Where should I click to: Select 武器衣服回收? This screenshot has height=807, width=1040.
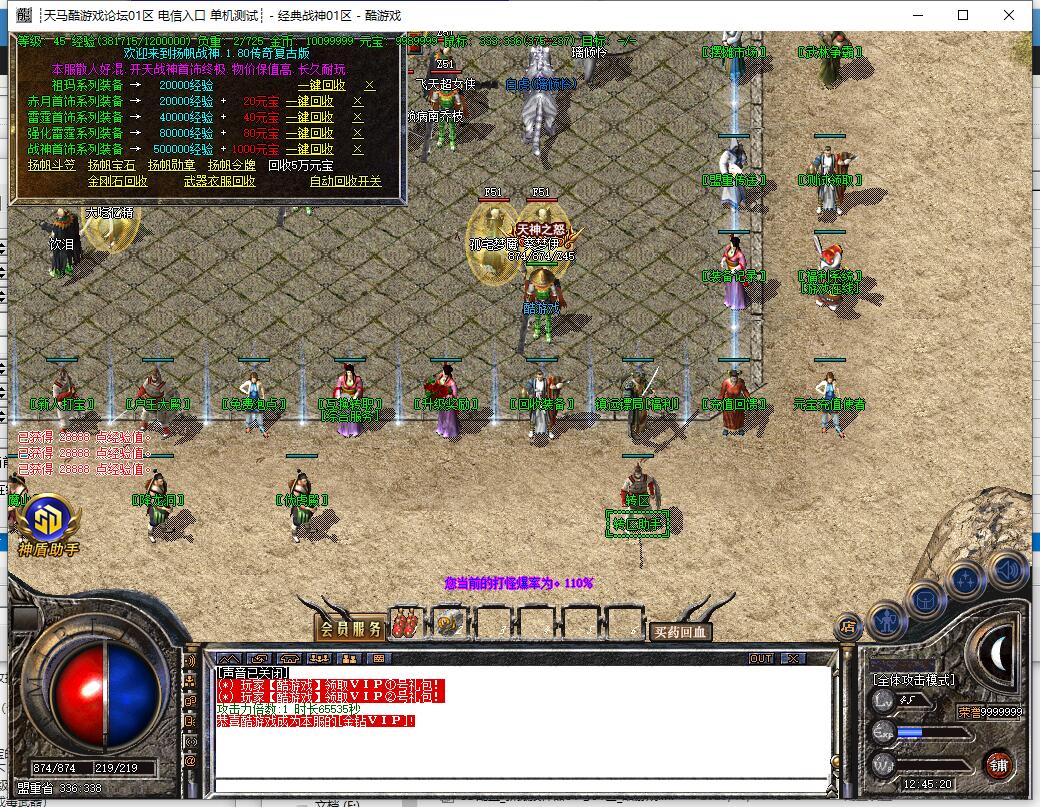pyautogui.click(x=220, y=181)
